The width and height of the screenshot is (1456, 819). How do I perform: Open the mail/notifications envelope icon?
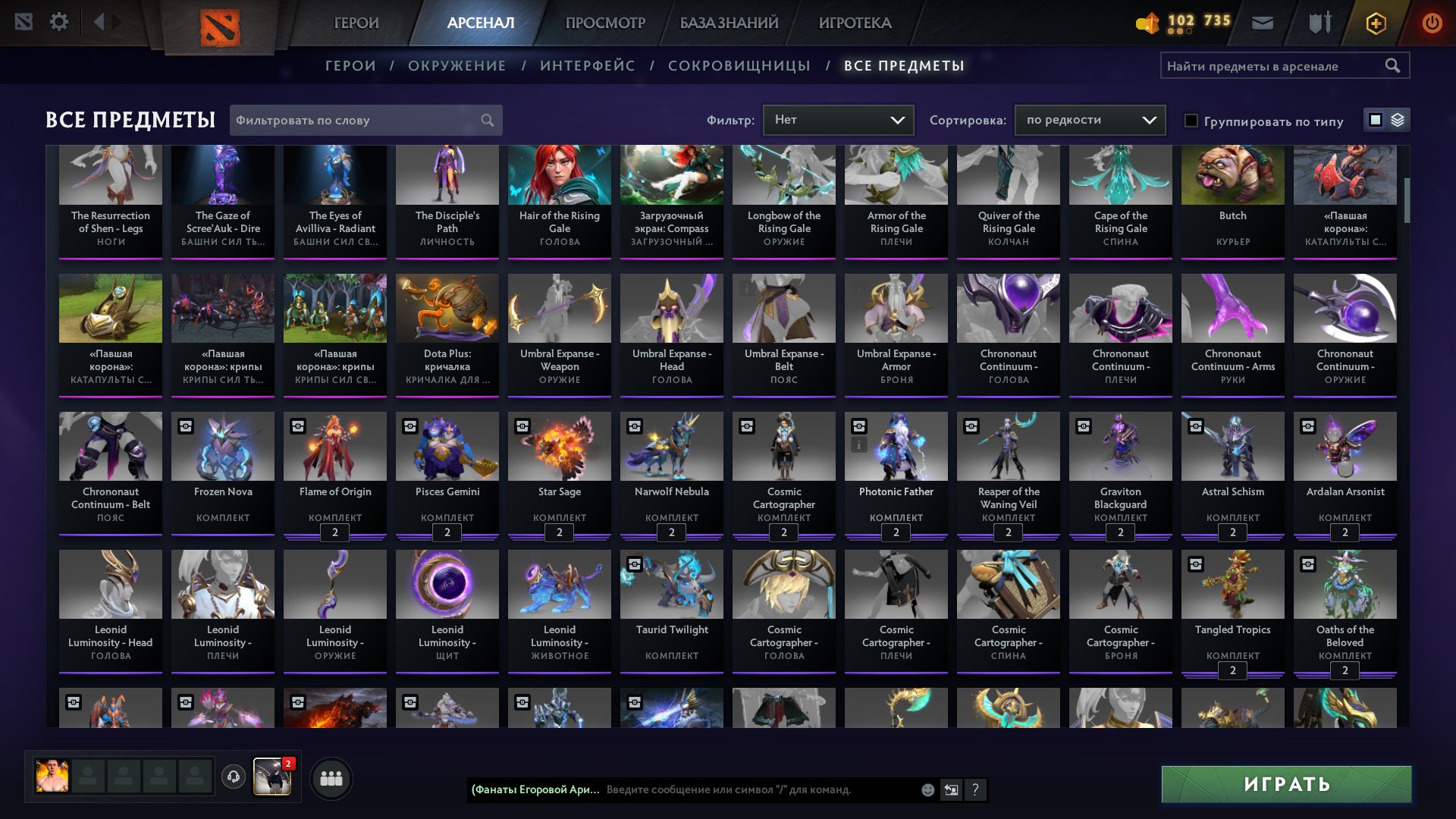(1262, 22)
